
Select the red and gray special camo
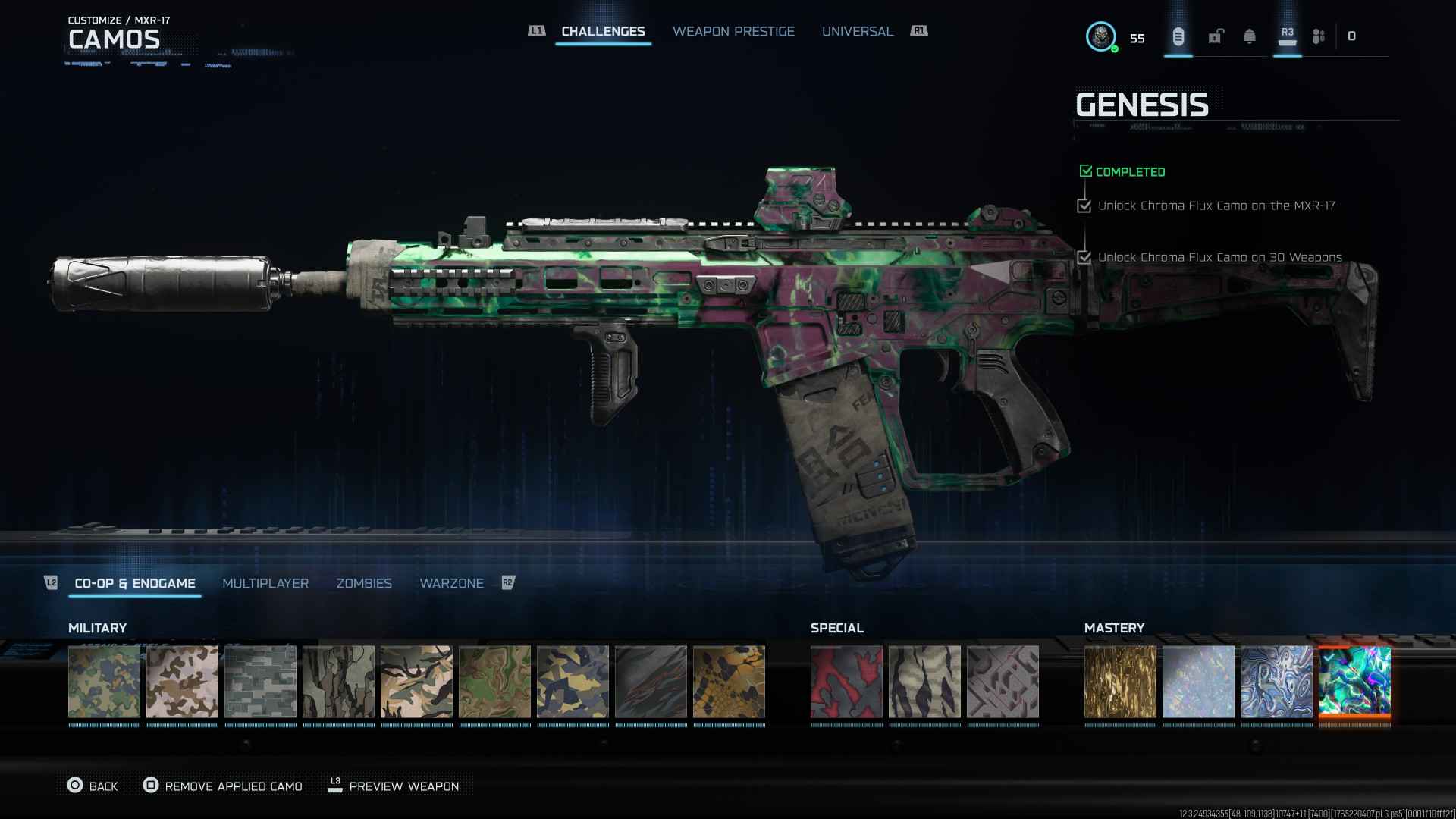point(846,682)
